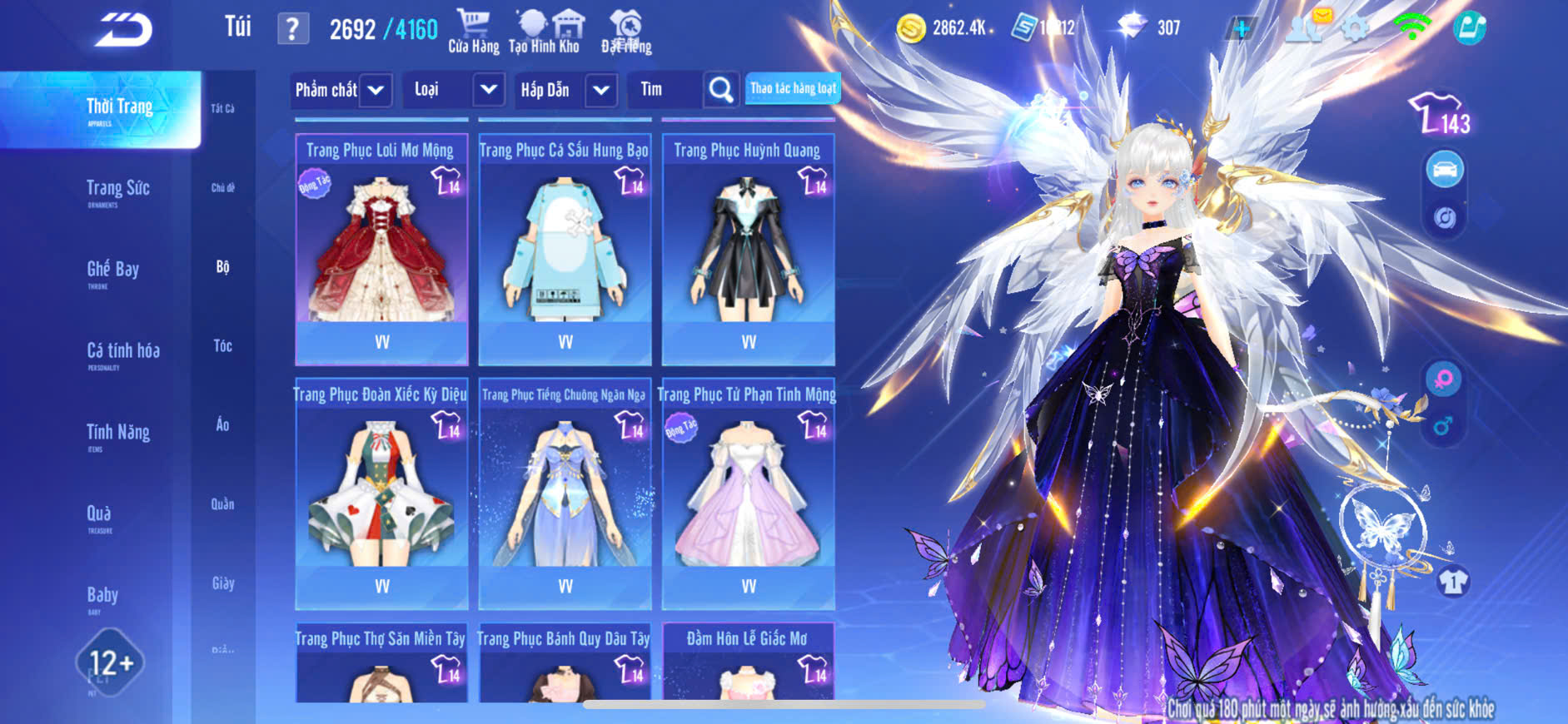Select the female gender symbol button
Screen dimensions: 1568x724
tap(1443, 379)
